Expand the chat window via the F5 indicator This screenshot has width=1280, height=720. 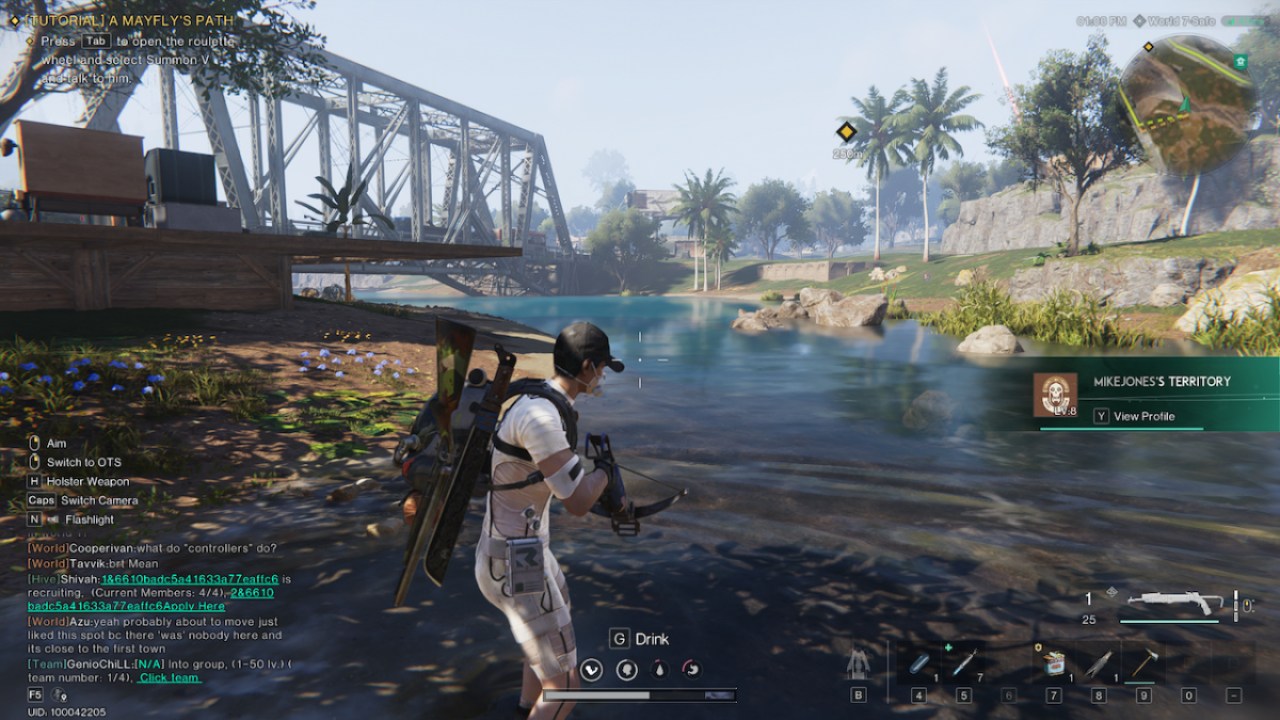(x=33, y=693)
